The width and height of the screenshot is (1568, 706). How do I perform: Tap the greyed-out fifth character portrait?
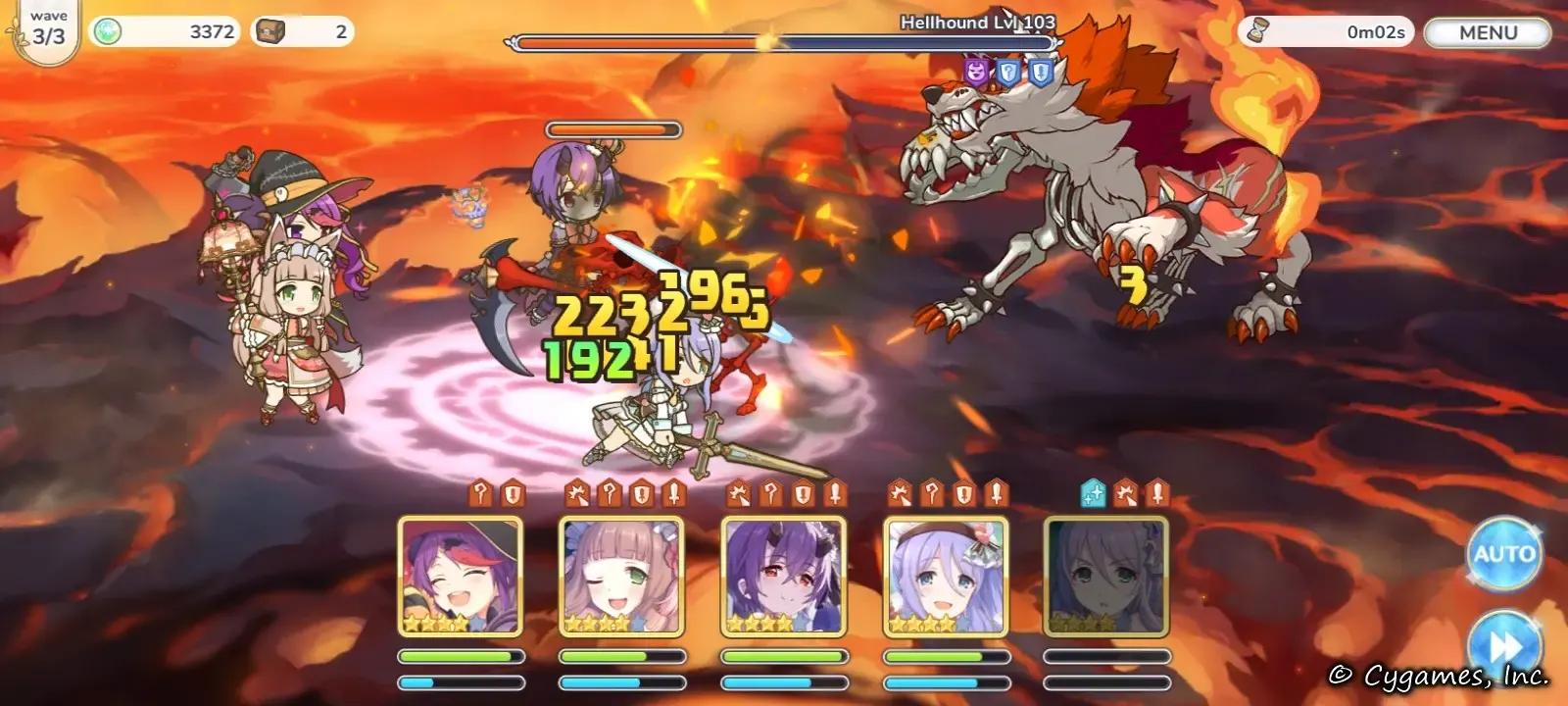tap(1106, 577)
